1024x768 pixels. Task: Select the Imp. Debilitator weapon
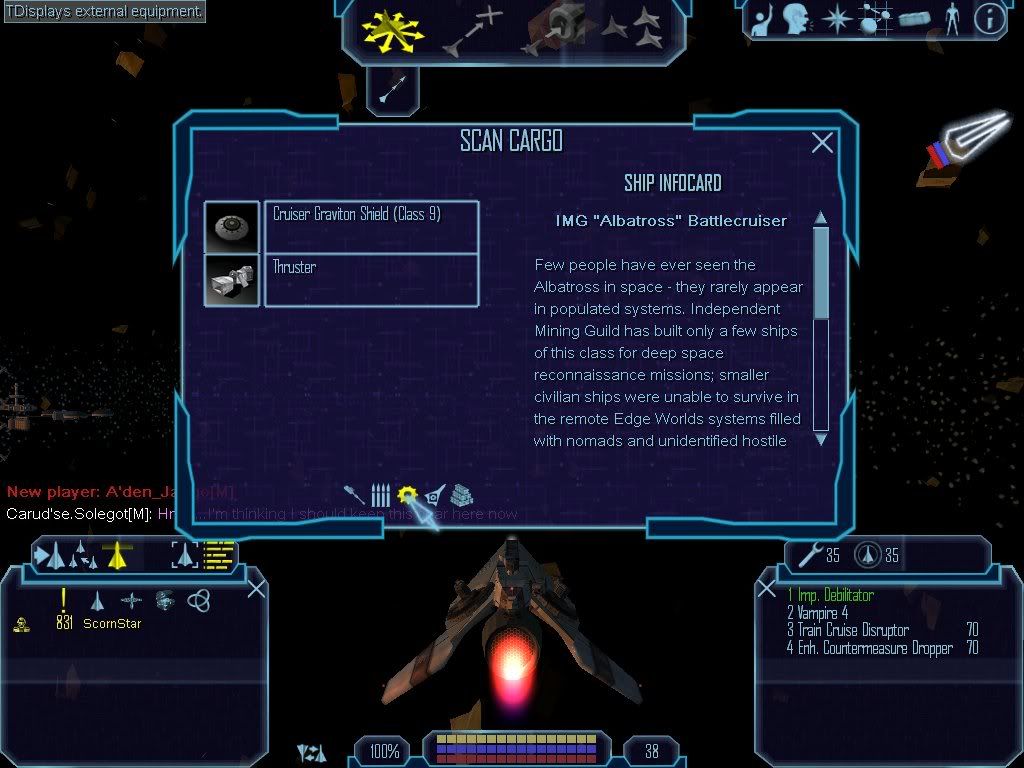830,596
